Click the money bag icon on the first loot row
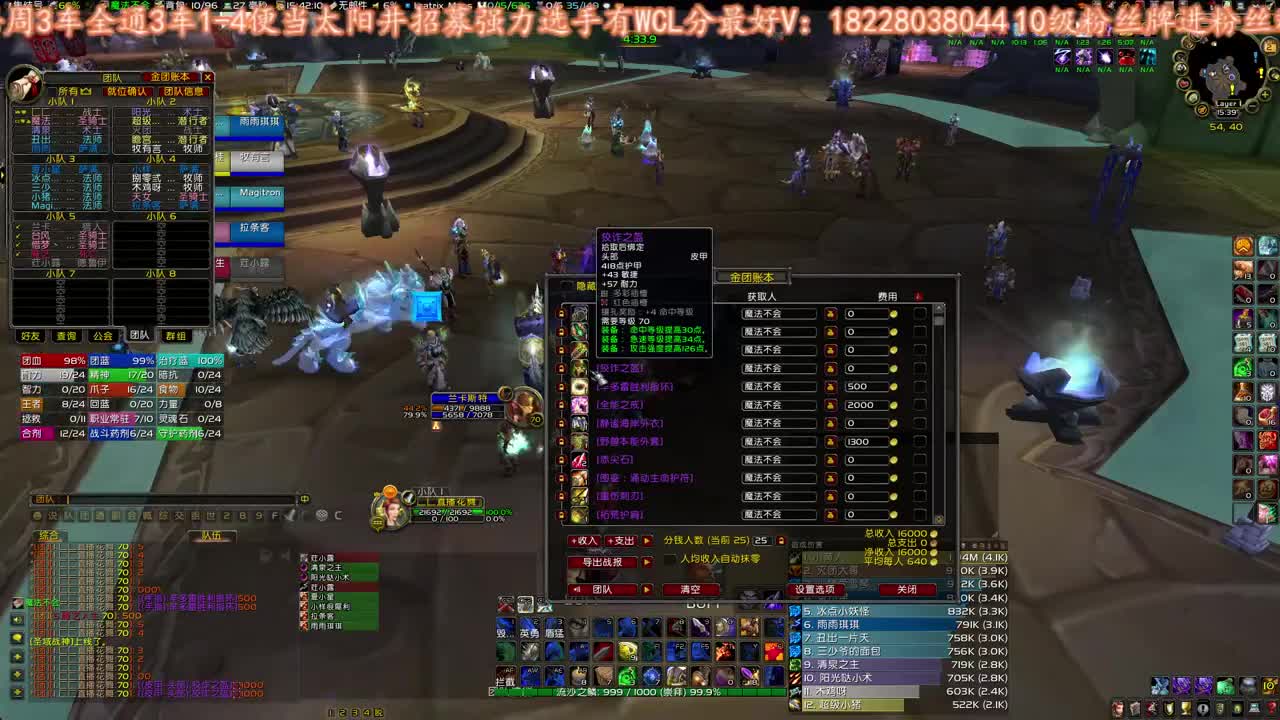This screenshot has height=720, width=1280. (x=829, y=314)
